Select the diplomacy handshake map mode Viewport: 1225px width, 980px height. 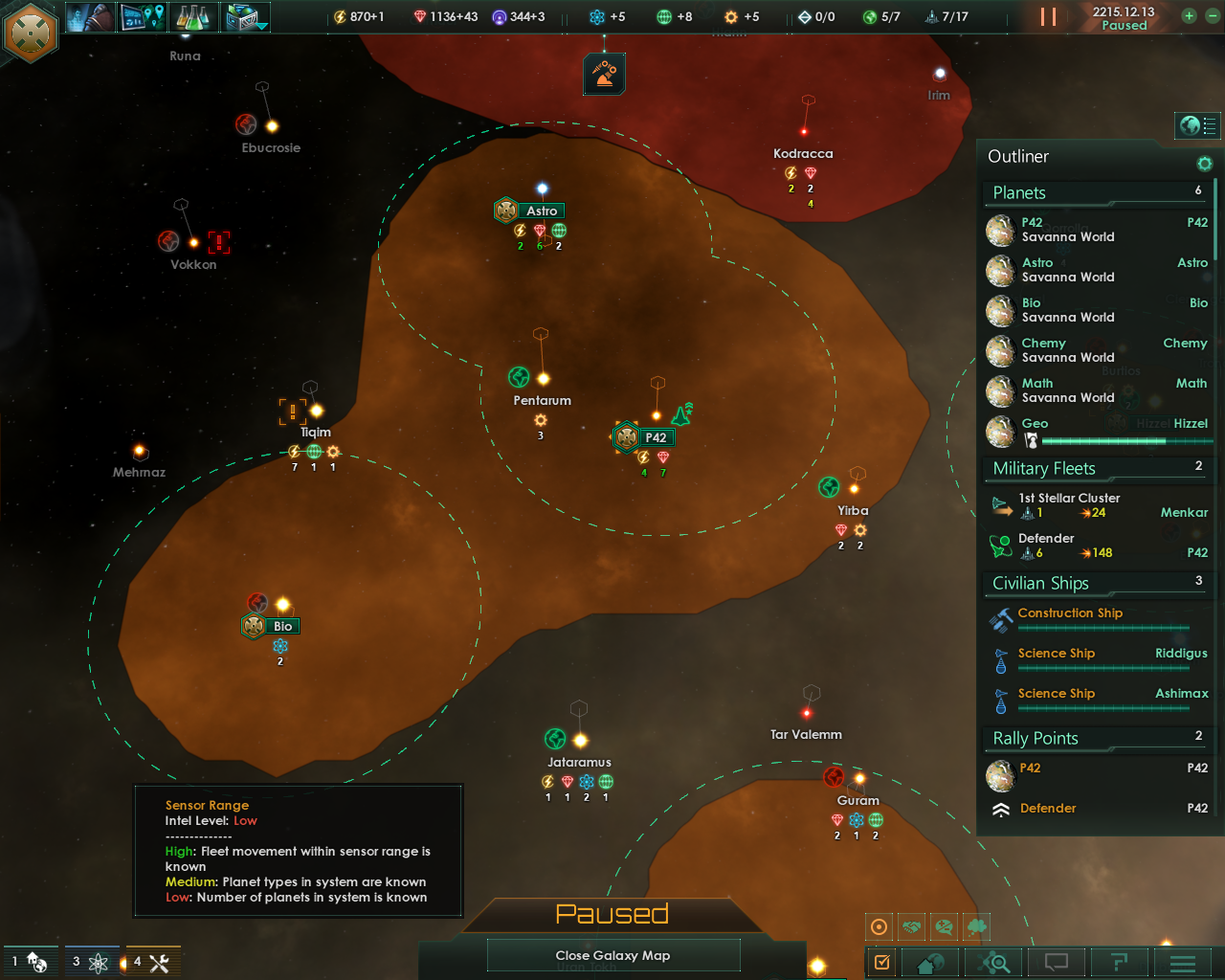pos(912,926)
